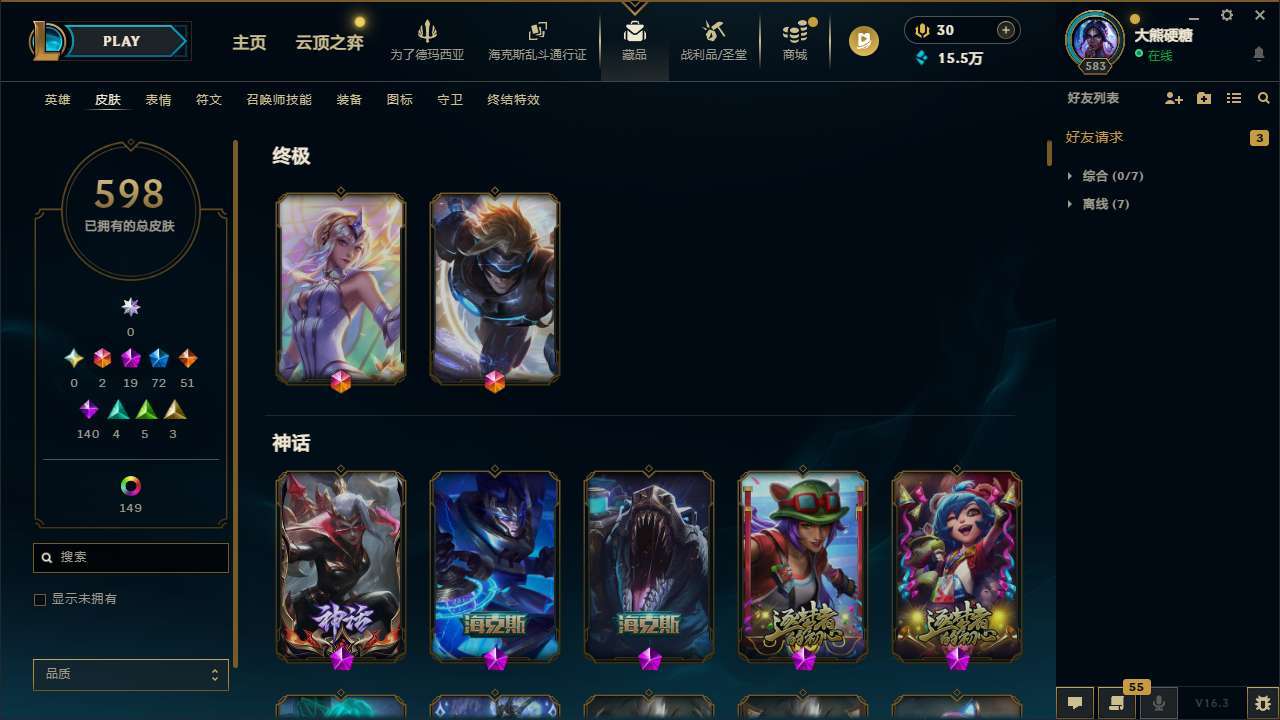1280x720 pixels.
Task: Click the chroma color wheel showing 149
Action: (x=130, y=483)
